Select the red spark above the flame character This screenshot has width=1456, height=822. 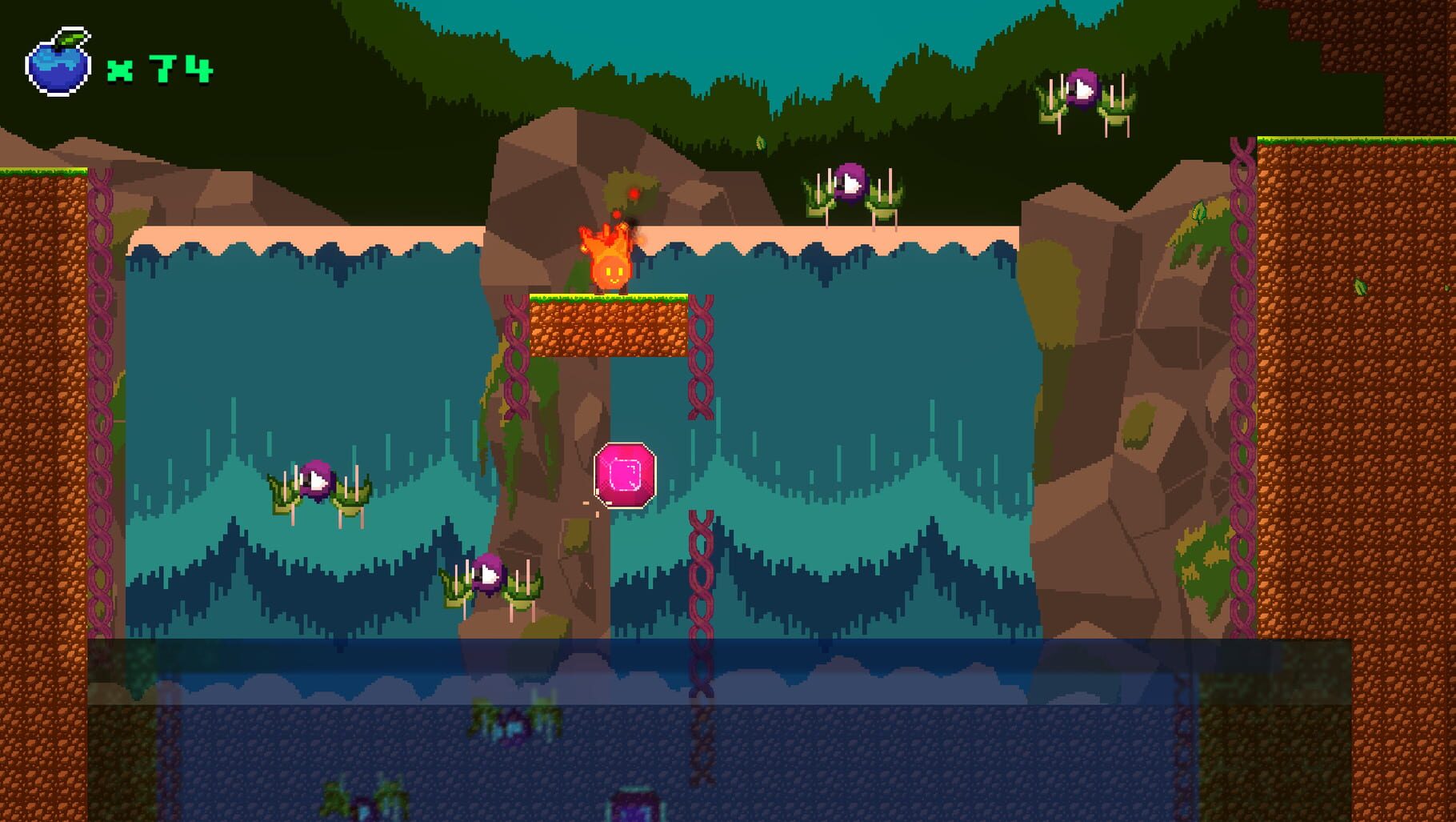(632, 192)
